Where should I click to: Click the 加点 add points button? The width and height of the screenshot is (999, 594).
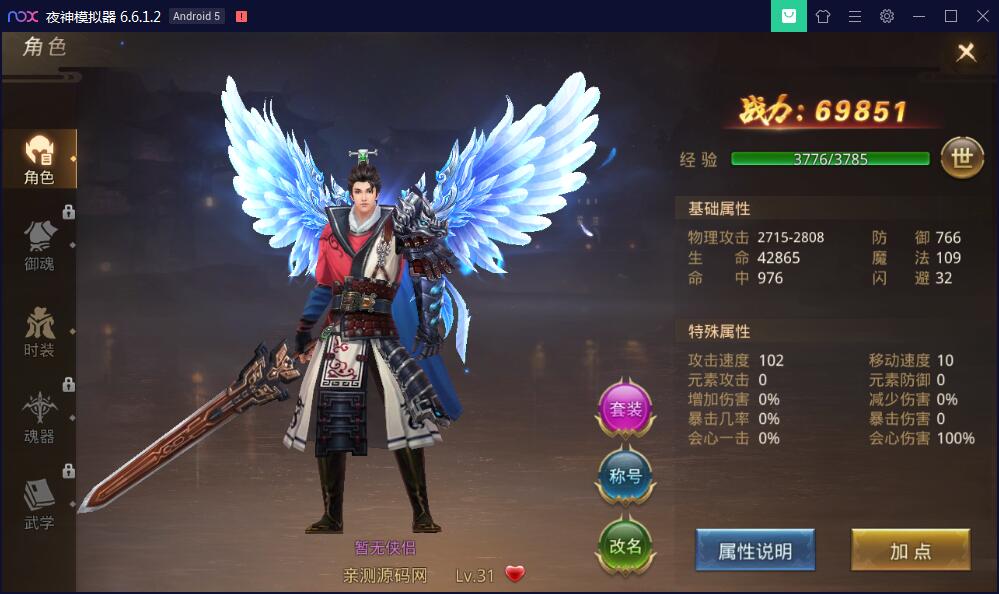coord(910,551)
